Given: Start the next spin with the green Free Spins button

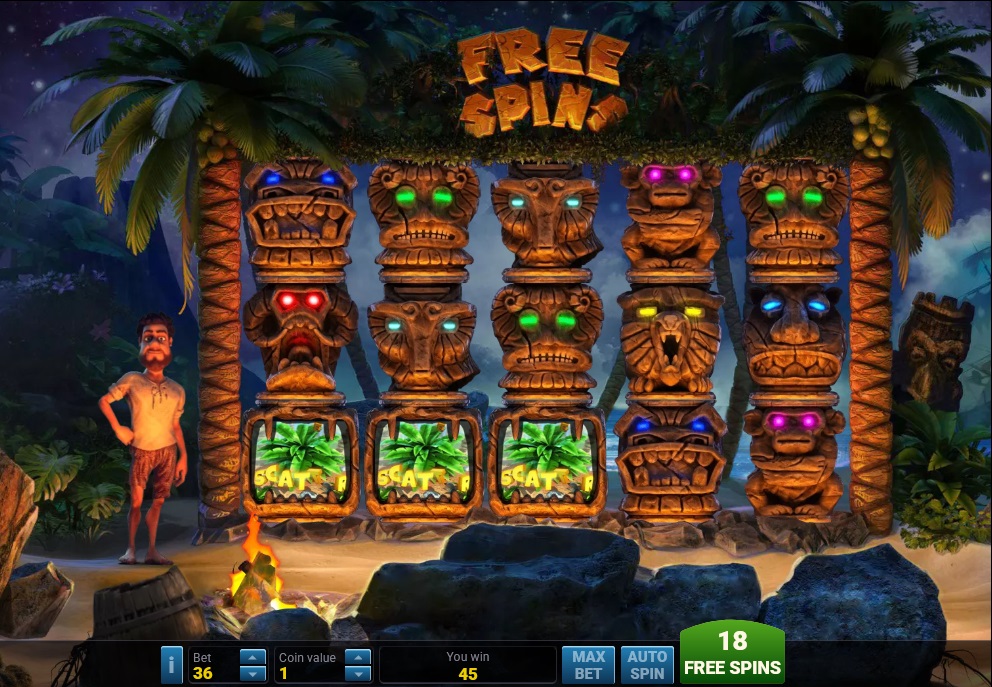Looking at the screenshot, I should click(732, 654).
